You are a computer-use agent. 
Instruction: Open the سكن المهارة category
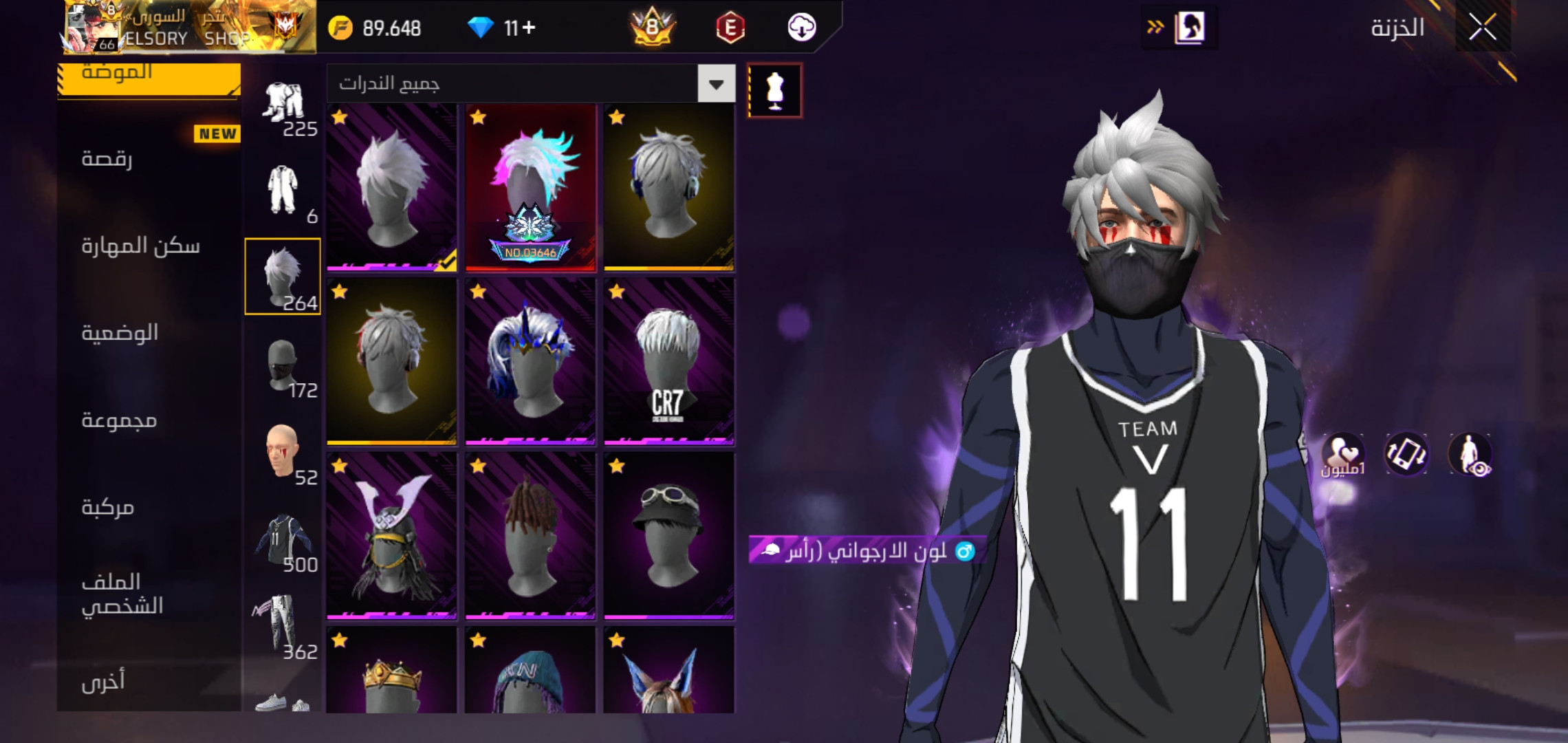140,246
